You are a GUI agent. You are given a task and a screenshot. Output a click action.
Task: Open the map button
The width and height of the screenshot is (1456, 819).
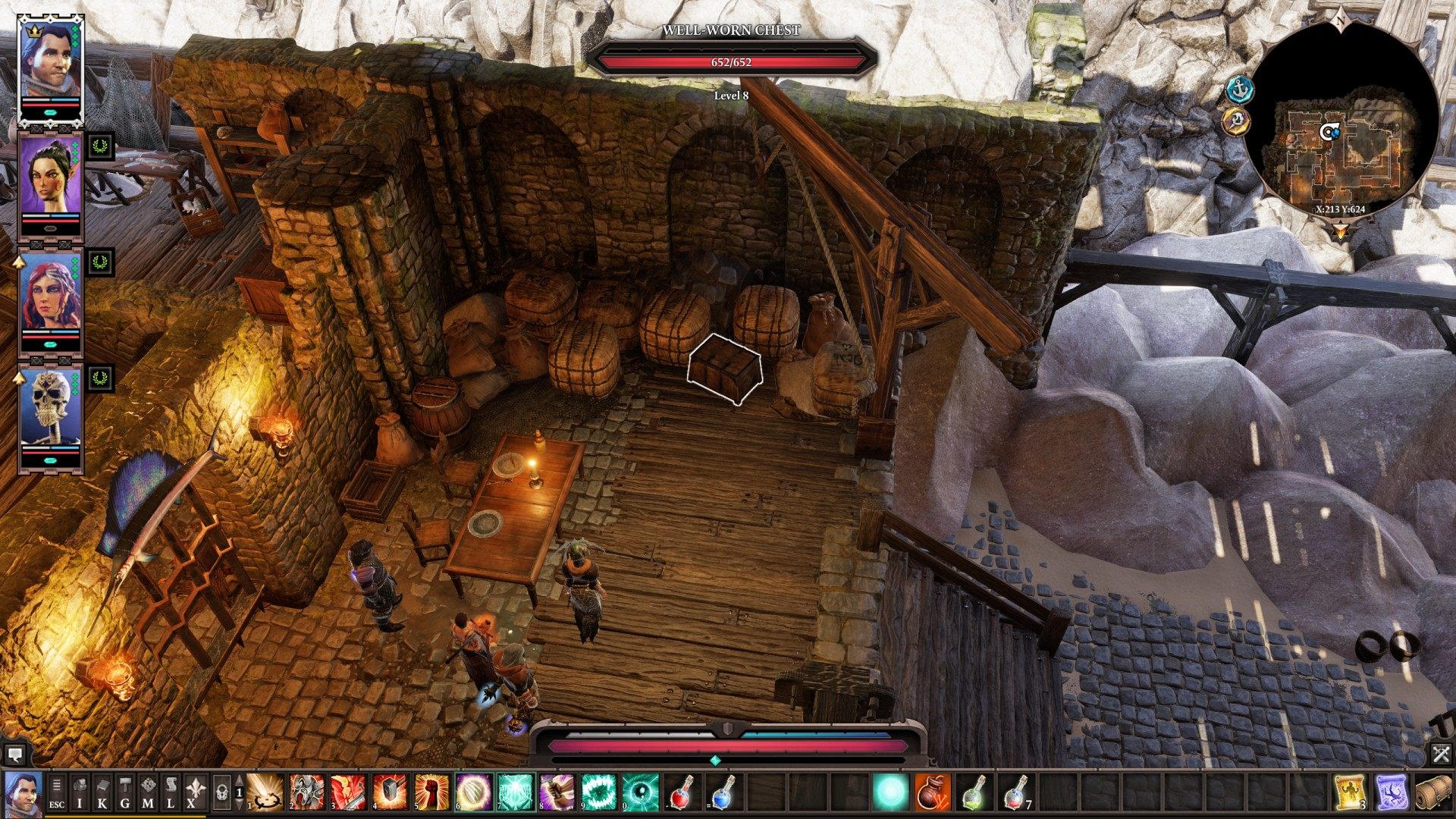tap(148, 793)
